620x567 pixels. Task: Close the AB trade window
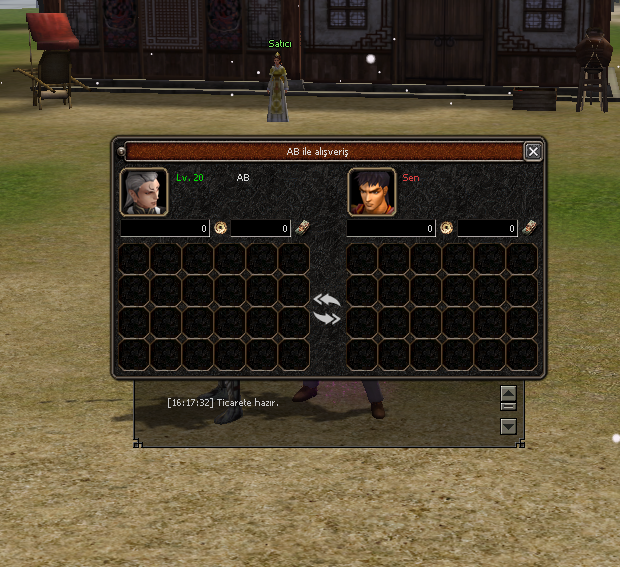(x=533, y=151)
